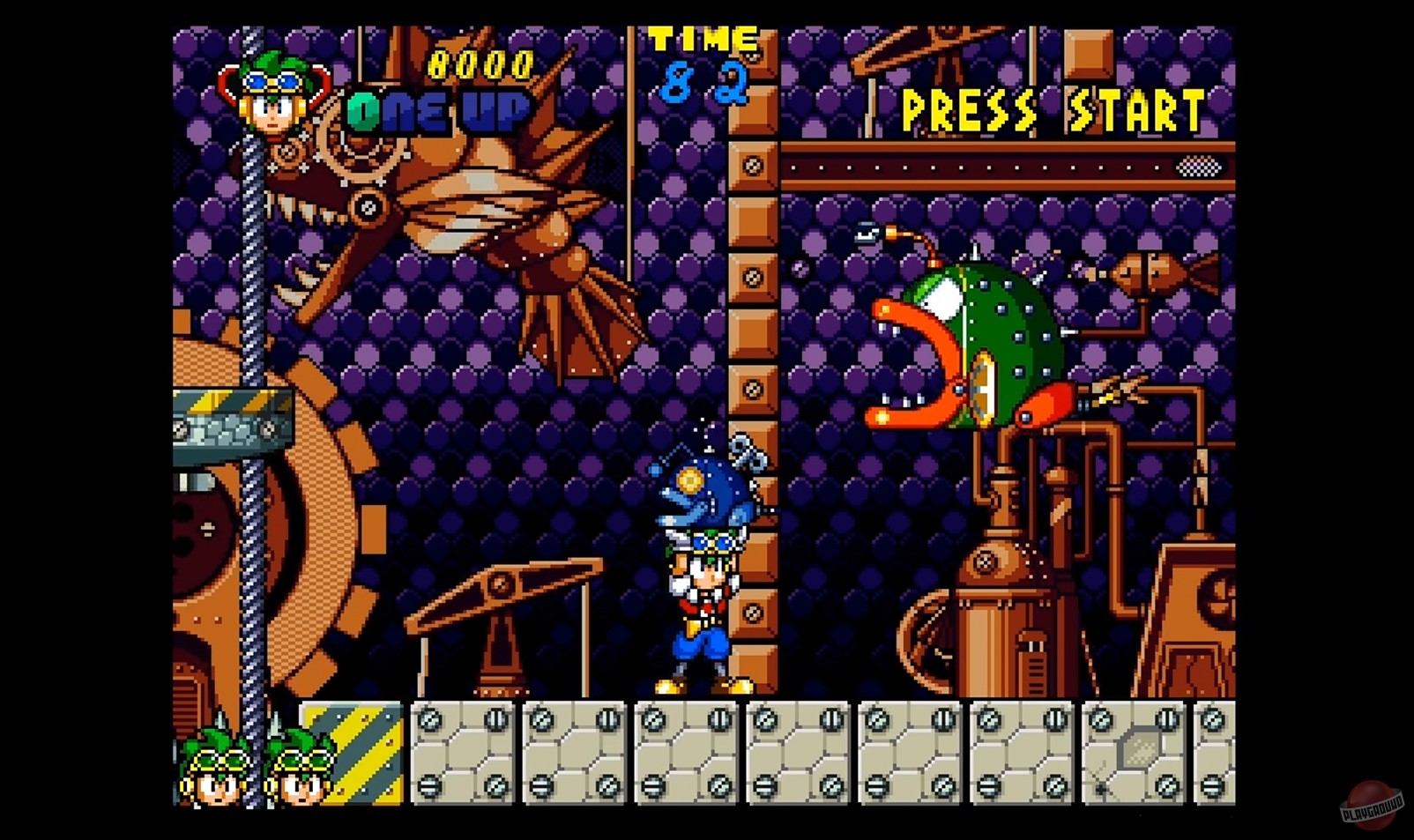
Task: Click the blue 82 timer digits
Action: click(x=705, y=84)
